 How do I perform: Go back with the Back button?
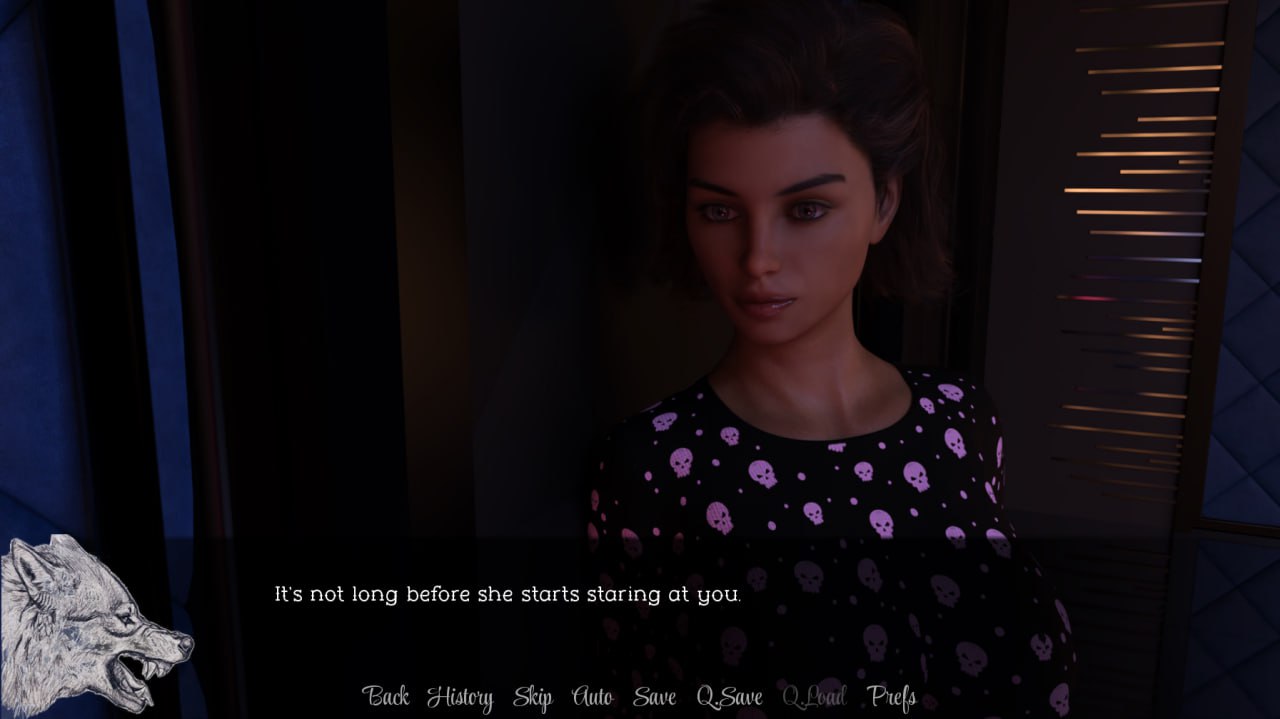click(x=385, y=697)
